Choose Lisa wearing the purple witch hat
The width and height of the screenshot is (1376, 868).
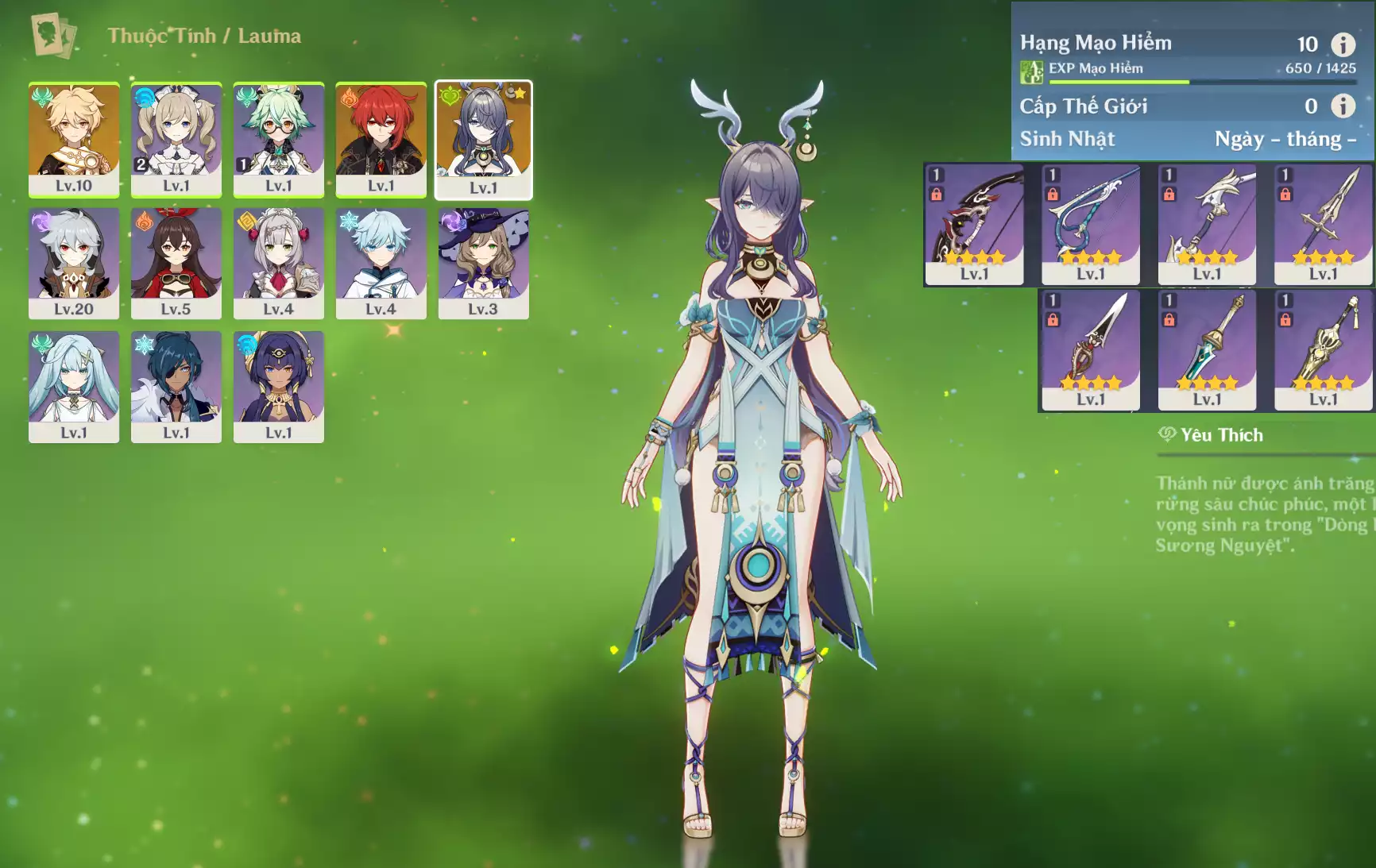coord(483,263)
